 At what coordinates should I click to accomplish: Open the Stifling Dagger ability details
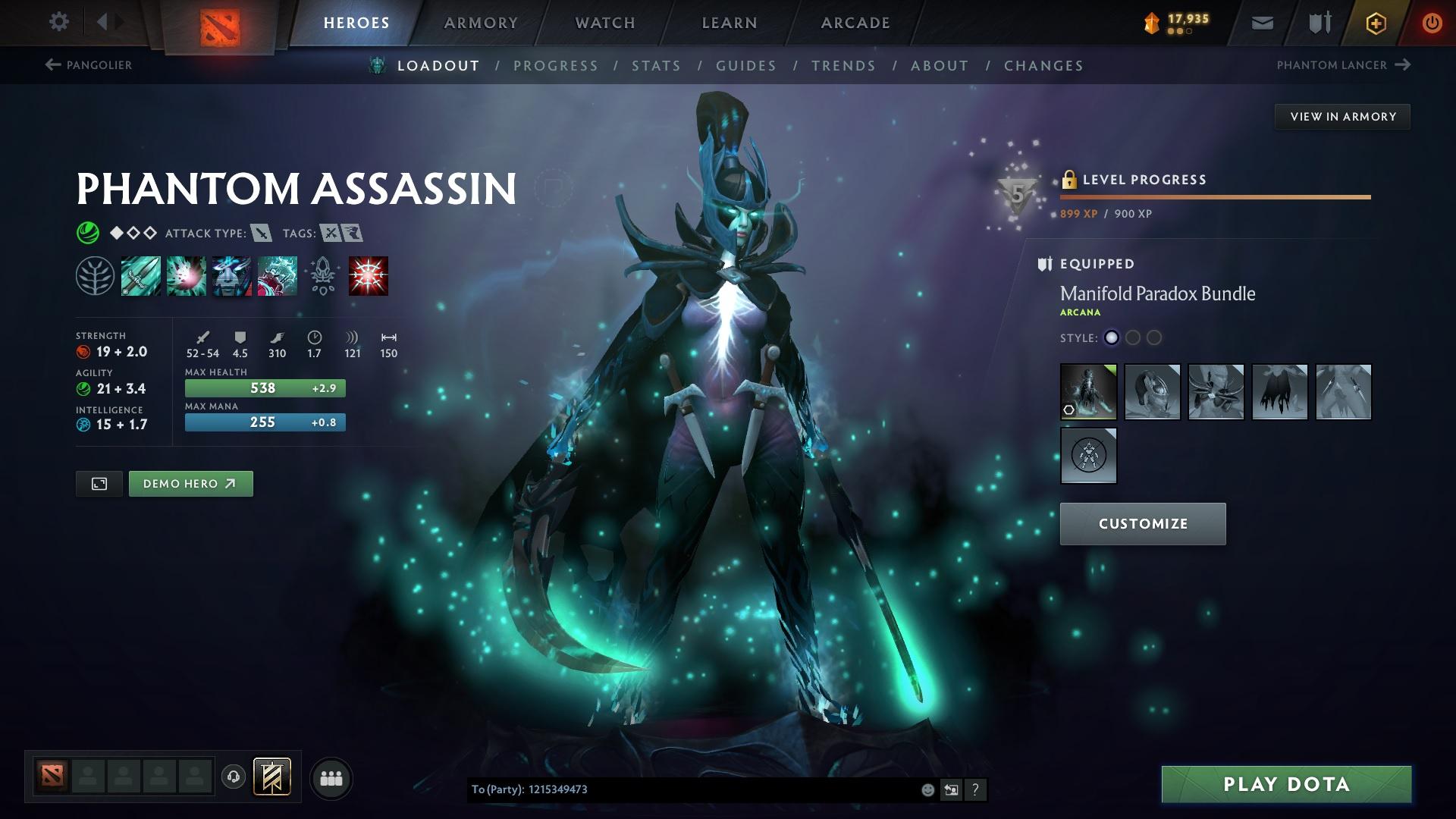pos(140,275)
